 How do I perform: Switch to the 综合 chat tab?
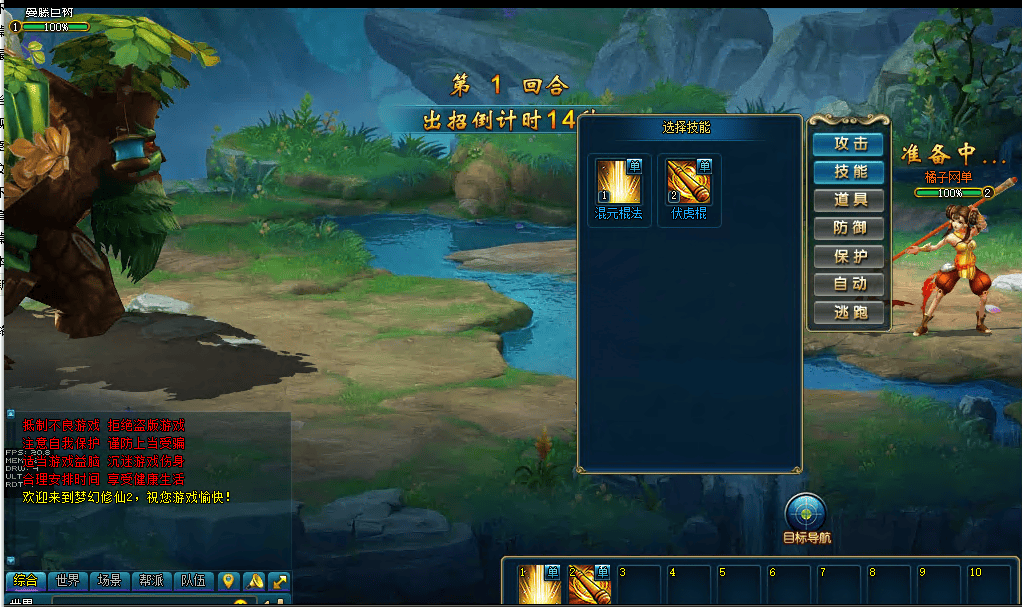pyautogui.click(x=26, y=581)
